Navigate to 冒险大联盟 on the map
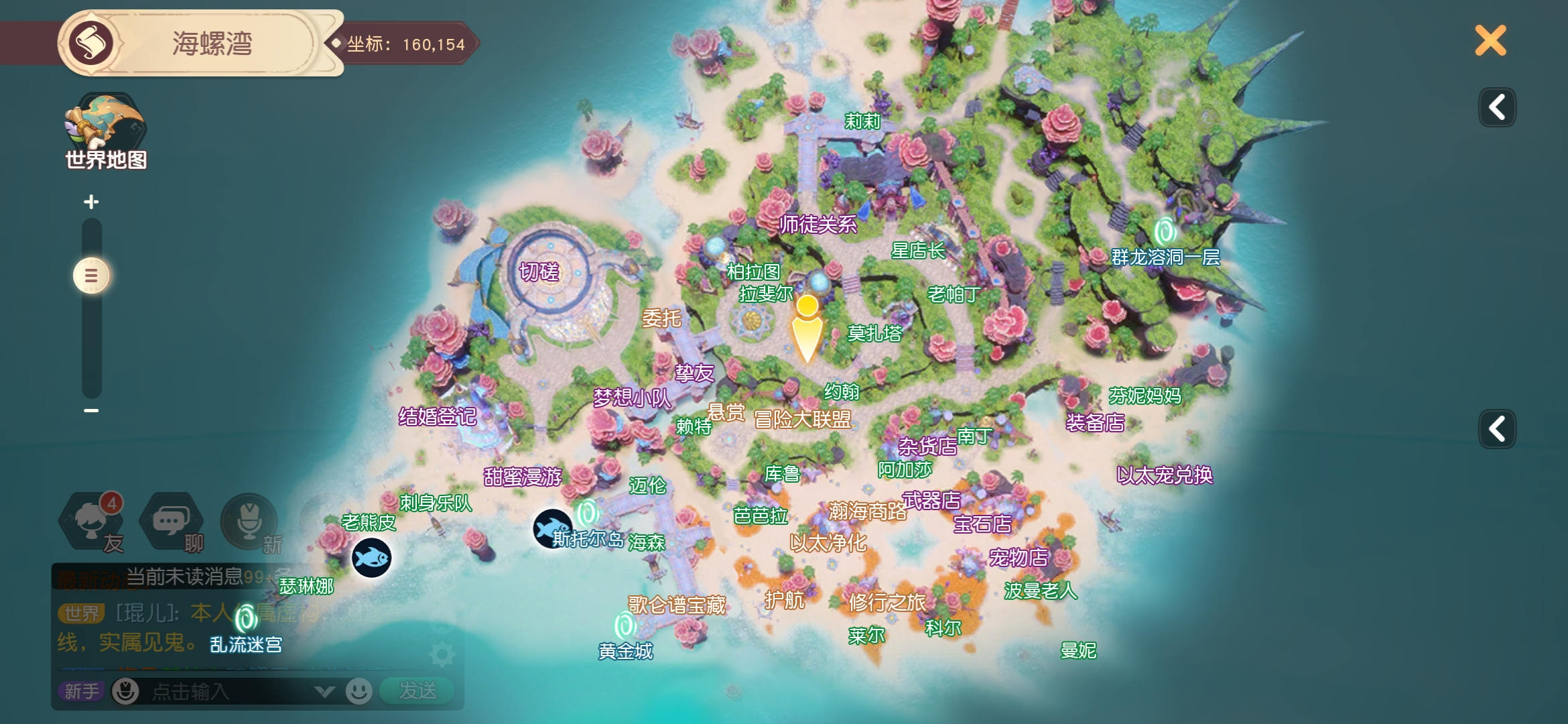1568x724 pixels. [802, 420]
